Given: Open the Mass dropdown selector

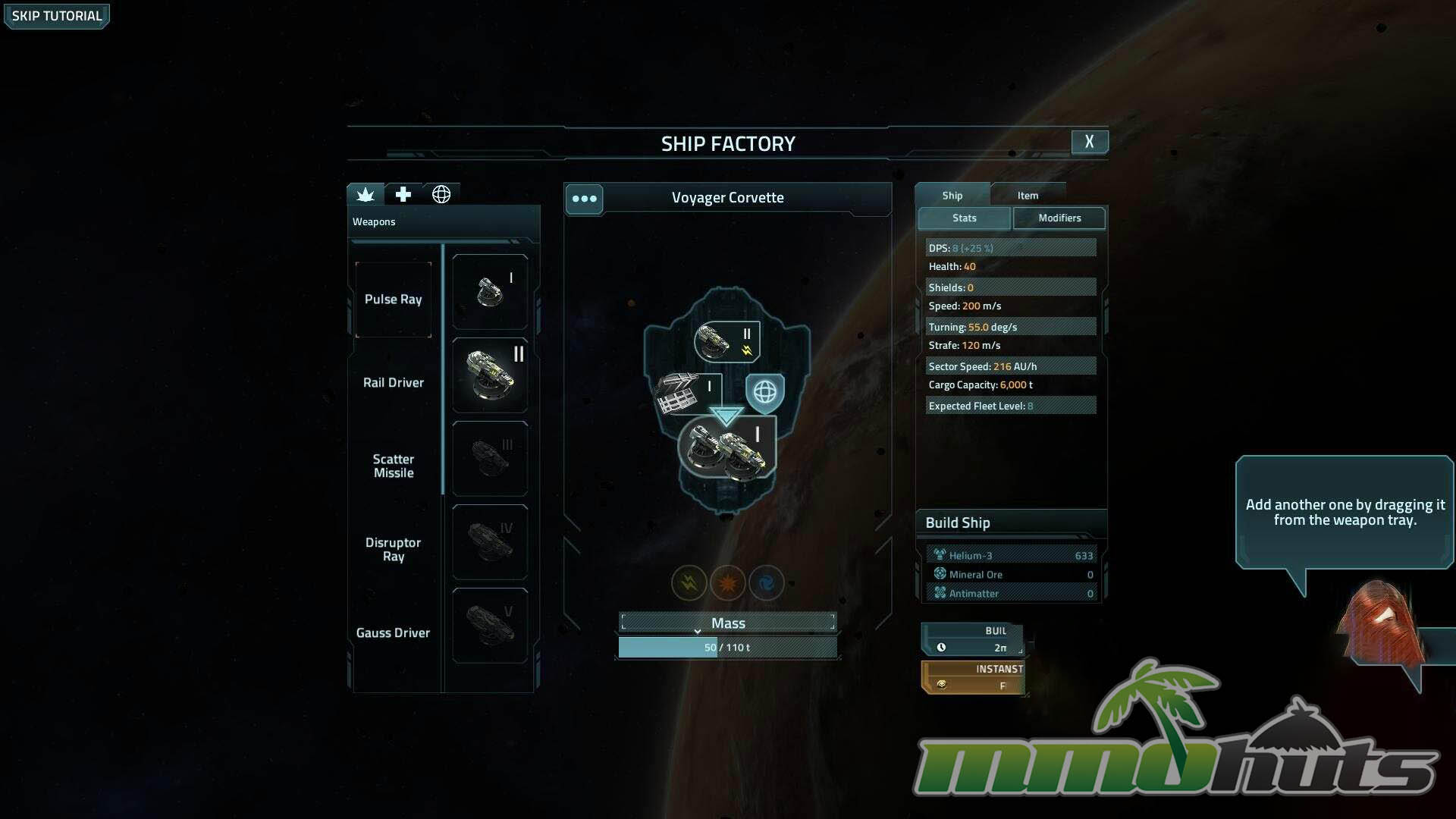Looking at the screenshot, I should click(x=727, y=623).
